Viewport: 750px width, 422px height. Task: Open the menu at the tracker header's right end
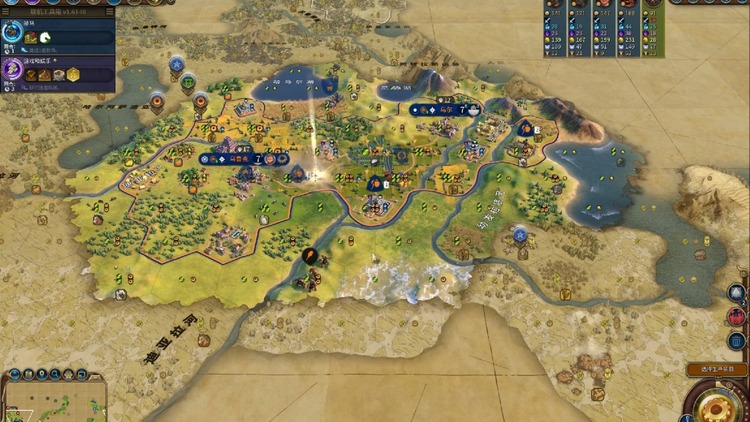coord(108,10)
